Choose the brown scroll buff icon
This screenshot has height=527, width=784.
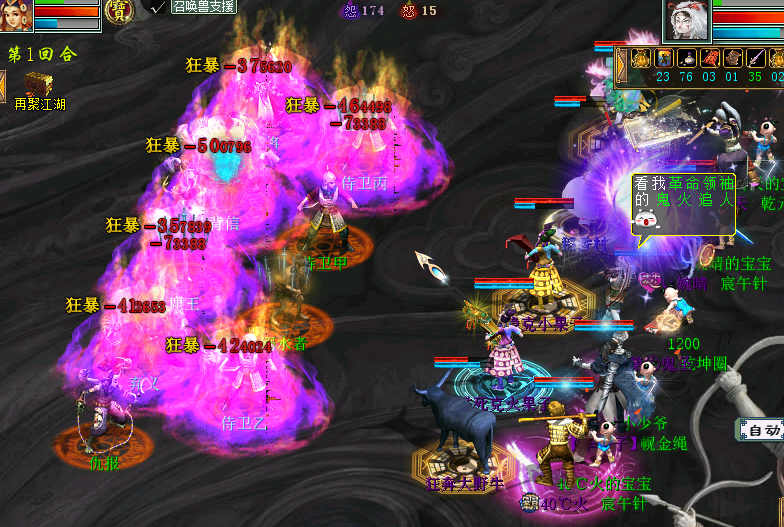(x=733, y=58)
